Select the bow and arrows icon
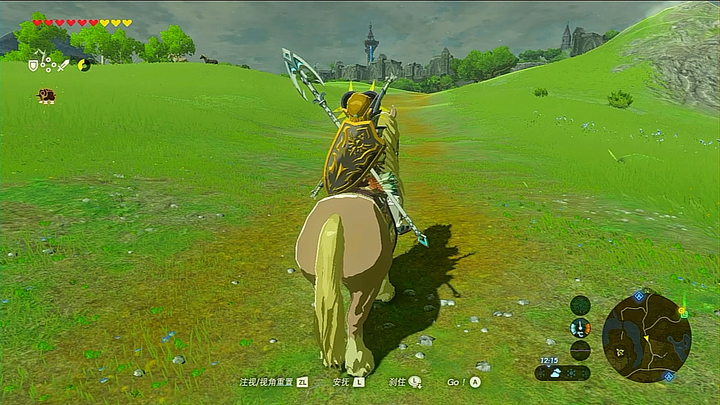 click(48, 65)
